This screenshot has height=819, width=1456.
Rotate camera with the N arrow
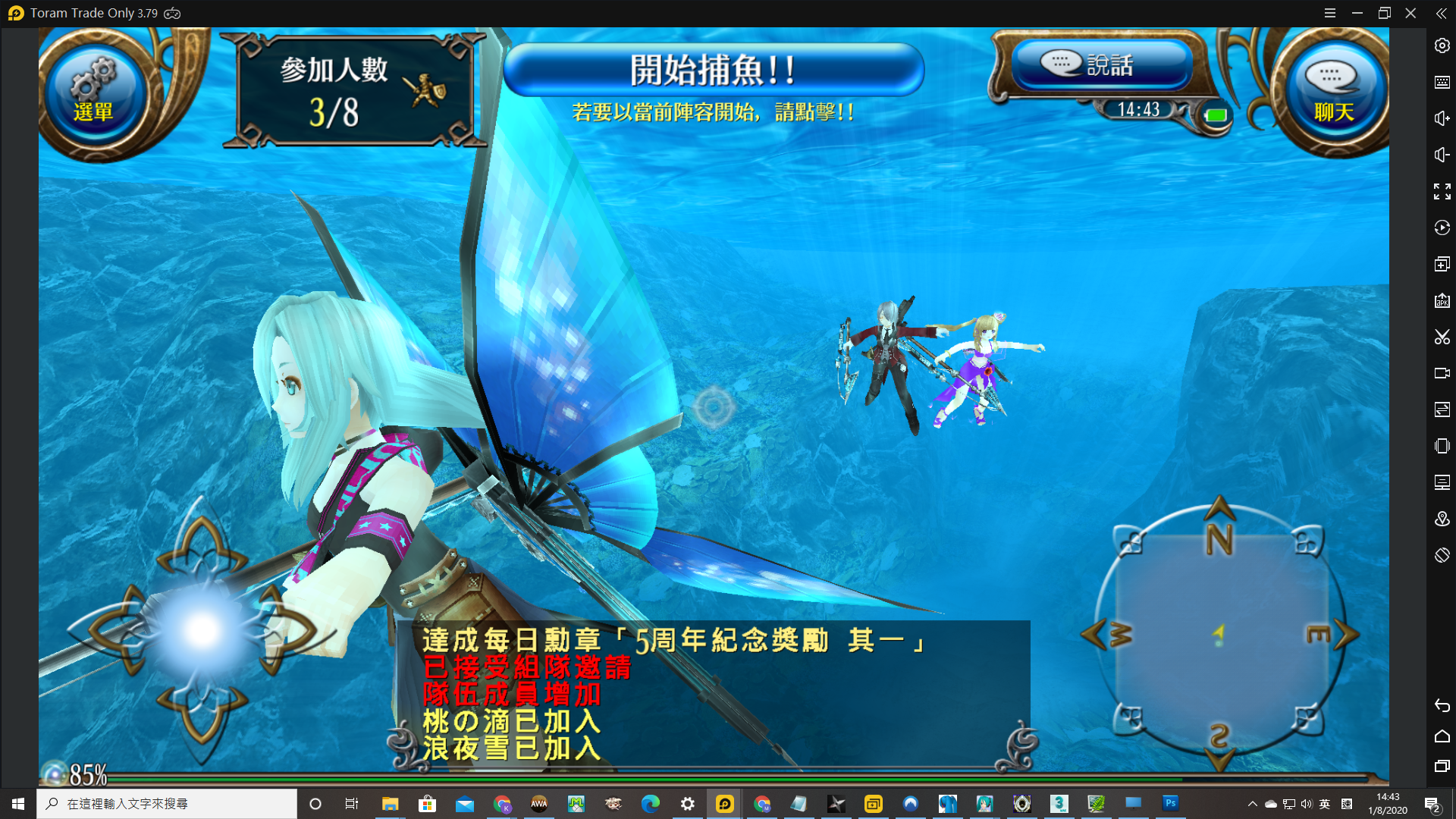(1219, 510)
